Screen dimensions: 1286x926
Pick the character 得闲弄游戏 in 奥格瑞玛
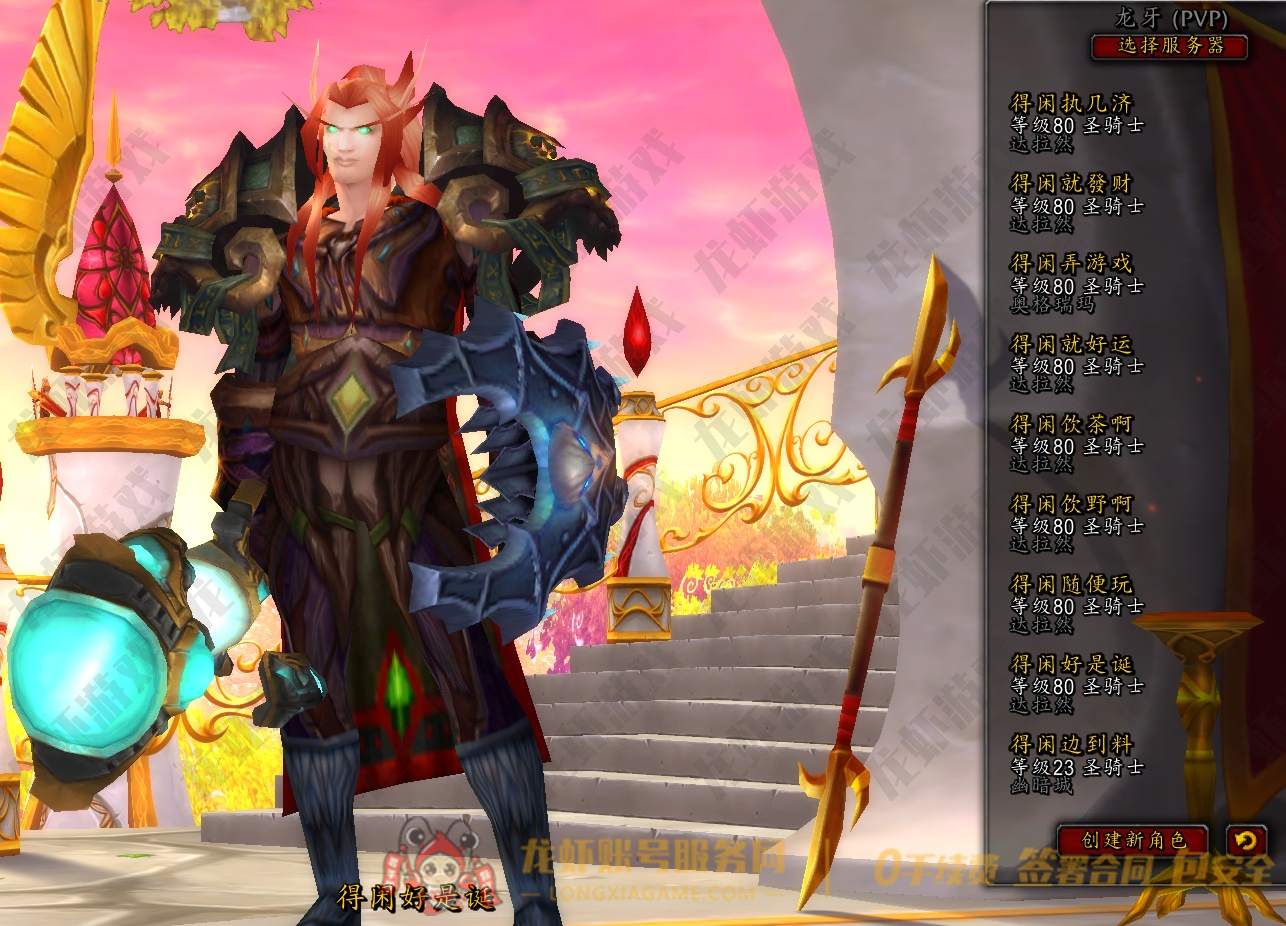tap(1076, 283)
